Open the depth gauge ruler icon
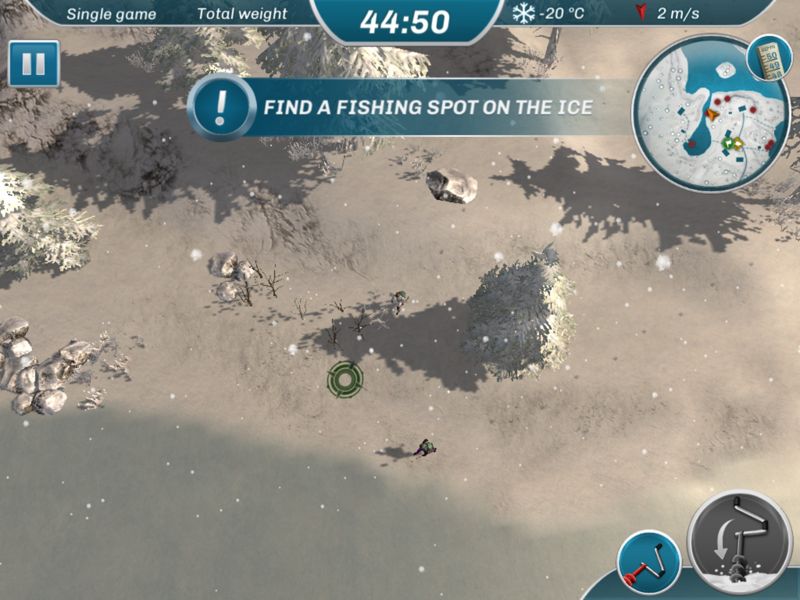 [769, 59]
